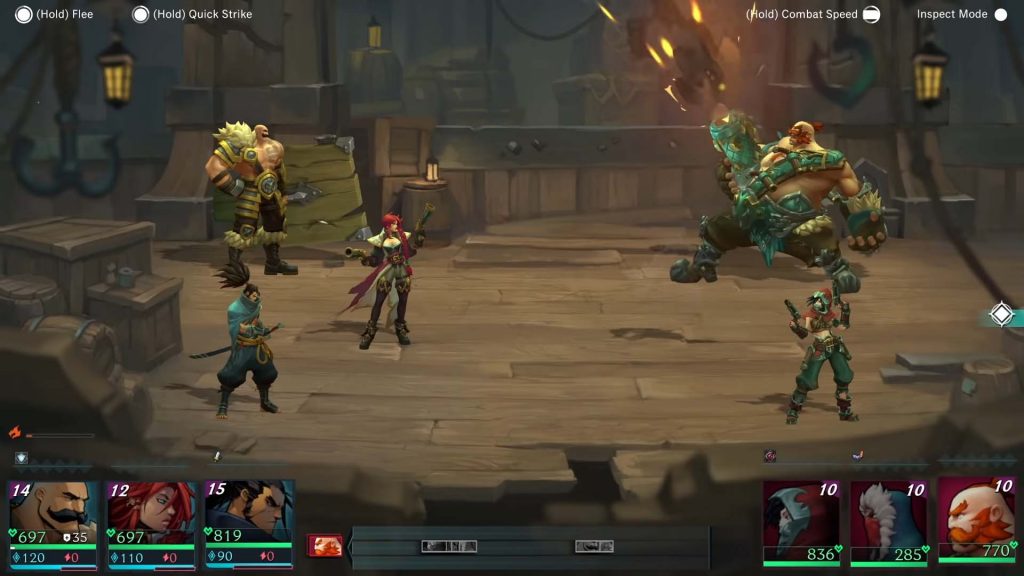The width and height of the screenshot is (1024, 576).
Task: Click Braum's shield status icon
Action: coord(21,458)
